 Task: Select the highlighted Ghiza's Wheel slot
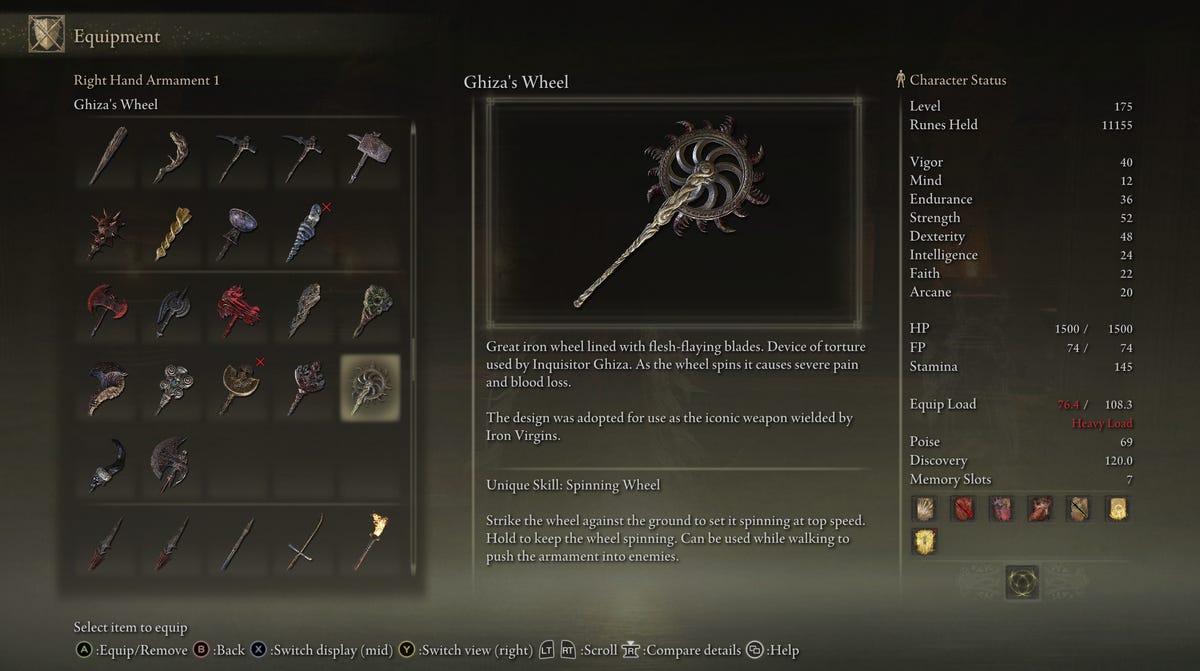369,387
